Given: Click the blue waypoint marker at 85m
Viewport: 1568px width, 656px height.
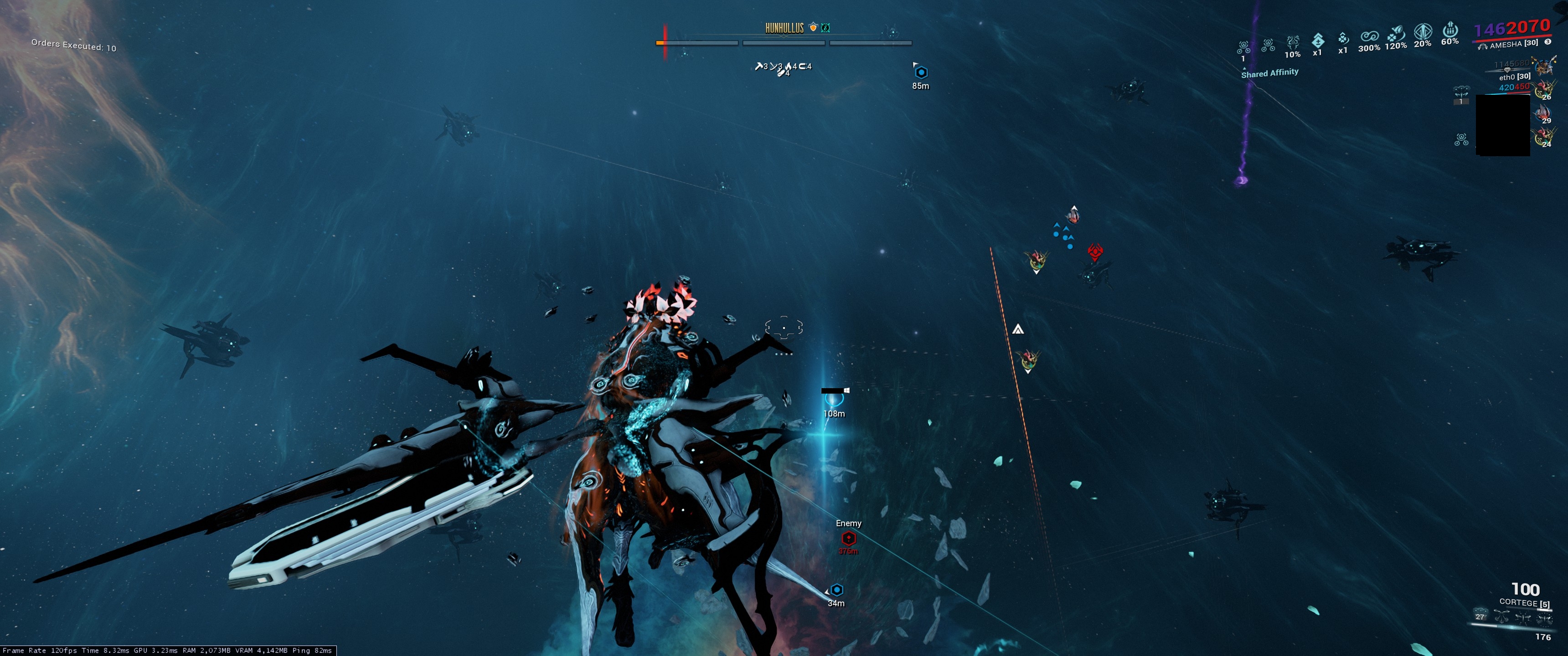Looking at the screenshot, I should tap(921, 72).
